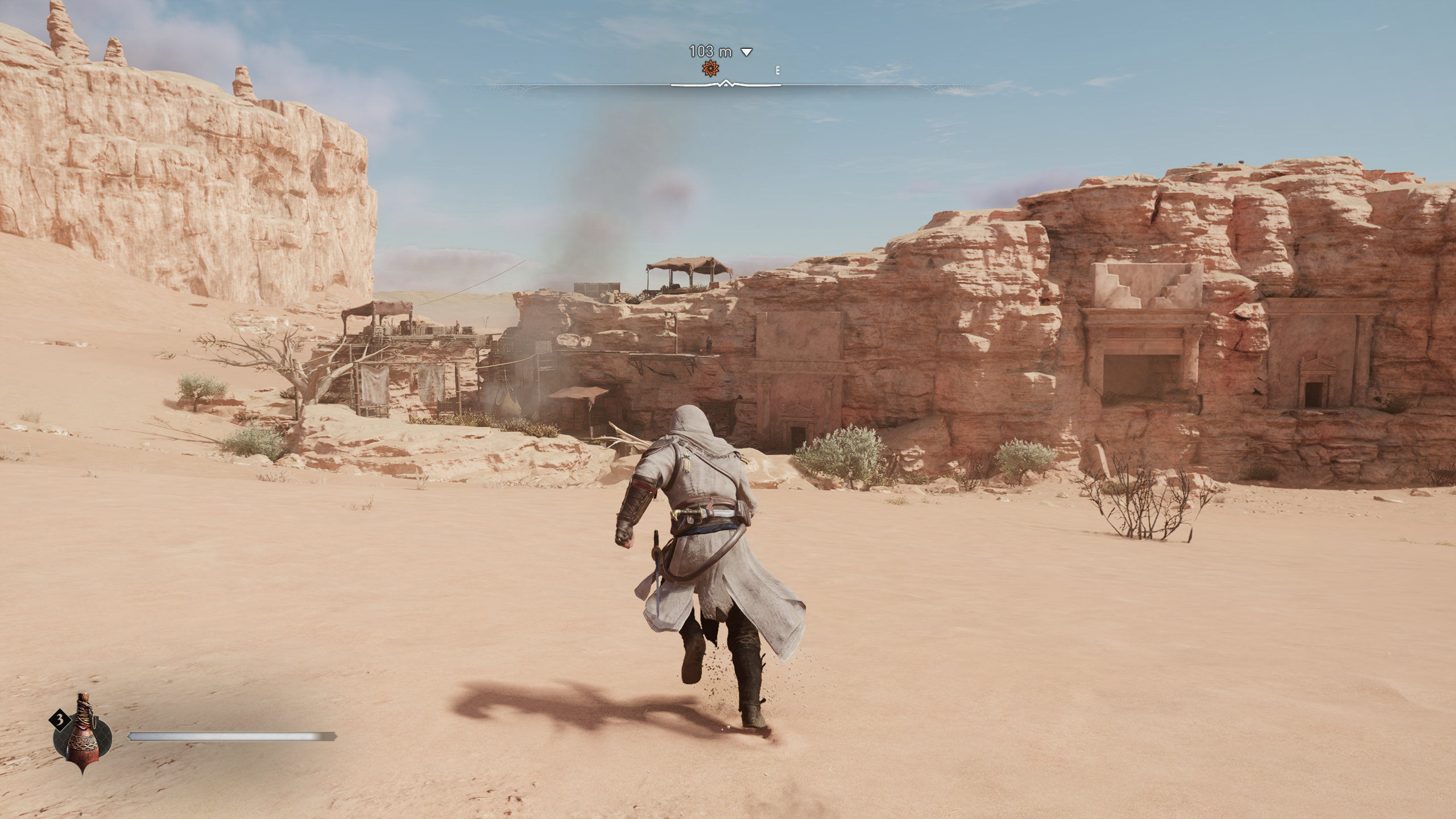Click the compass bar's center indicator
Screen dimensions: 1456x819
coord(726,84)
